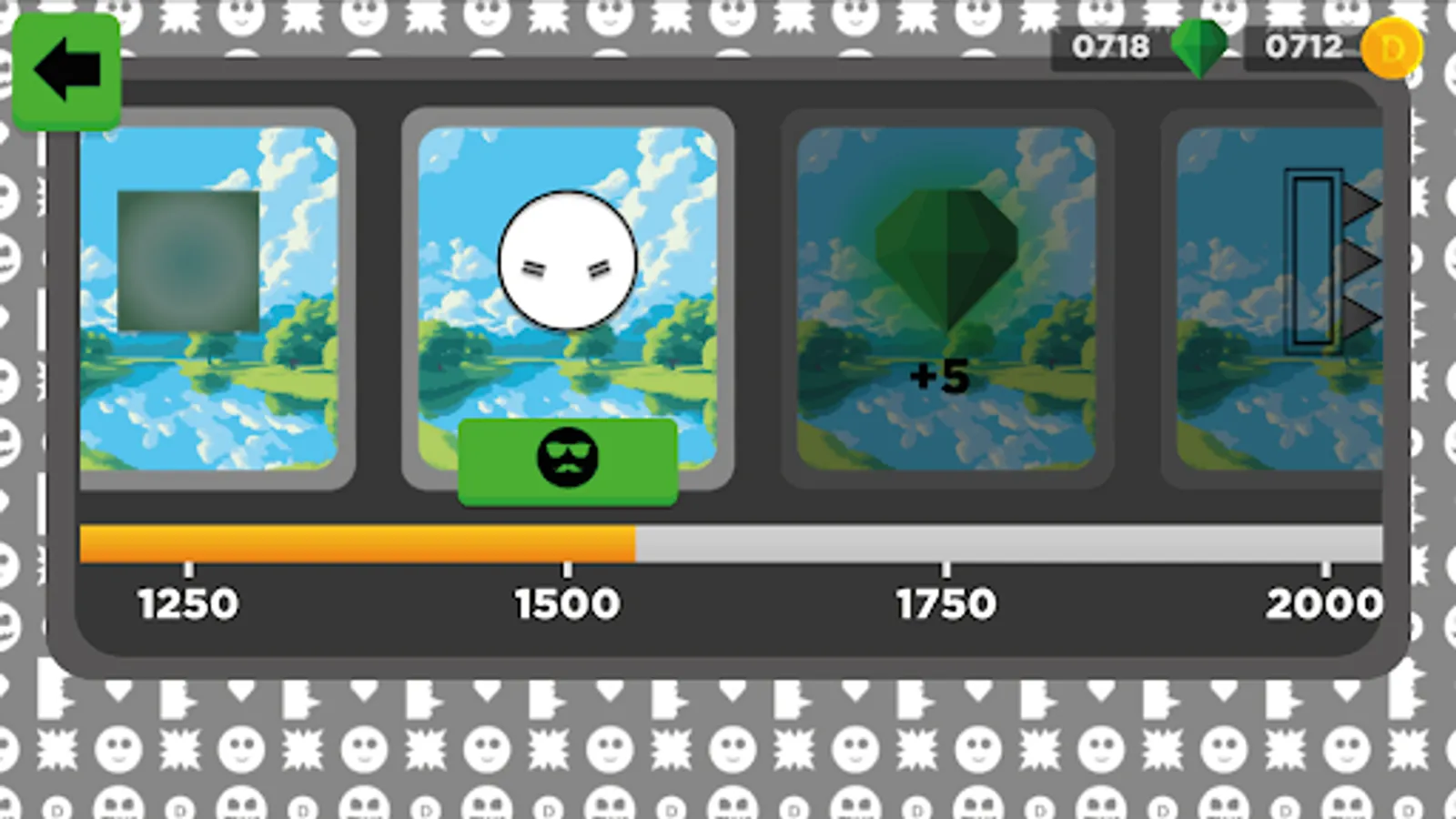Select the second unlock card showing the white face

(565, 300)
